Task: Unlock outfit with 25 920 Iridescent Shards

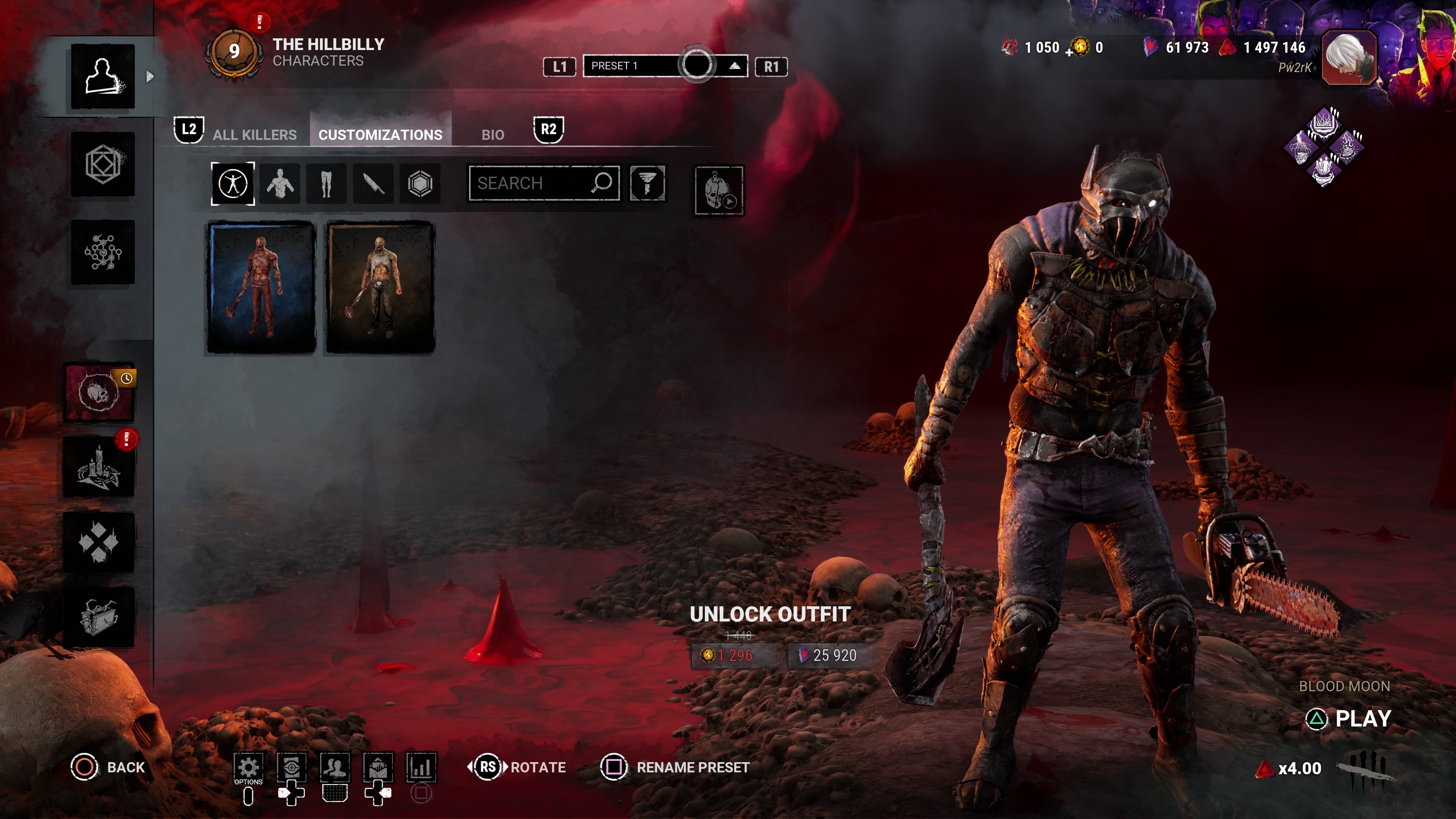Action: [828, 655]
